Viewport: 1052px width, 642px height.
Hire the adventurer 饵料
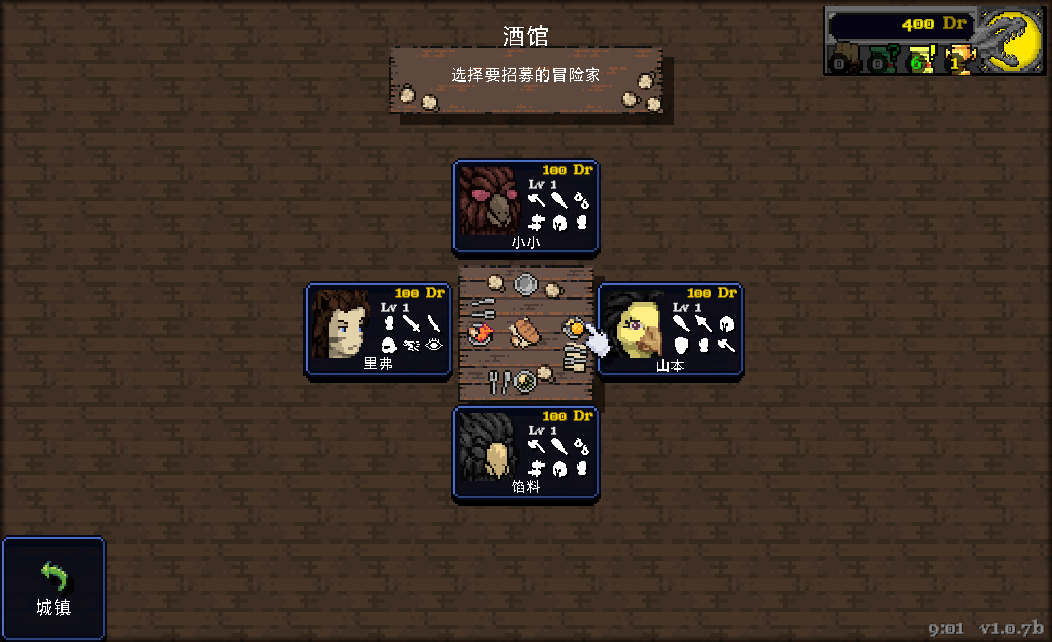point(526,452)
